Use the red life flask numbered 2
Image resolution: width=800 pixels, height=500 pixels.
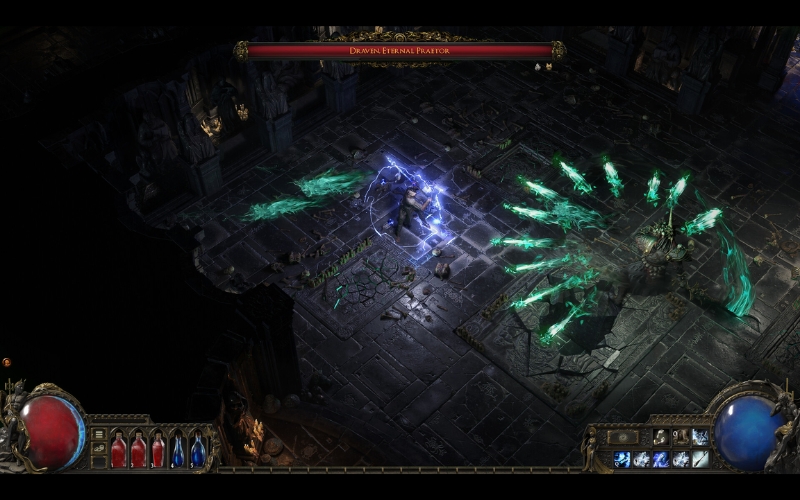(x=138, y=450)
